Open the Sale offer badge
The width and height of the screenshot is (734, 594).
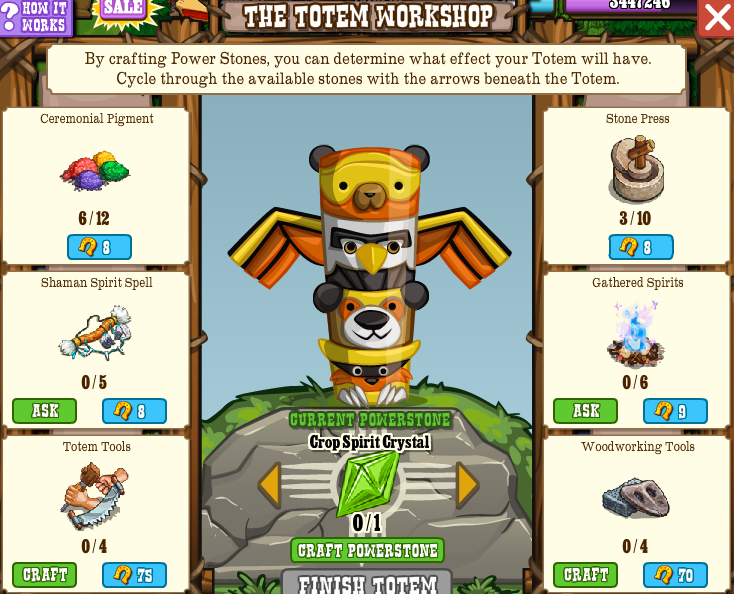(124, 9)
